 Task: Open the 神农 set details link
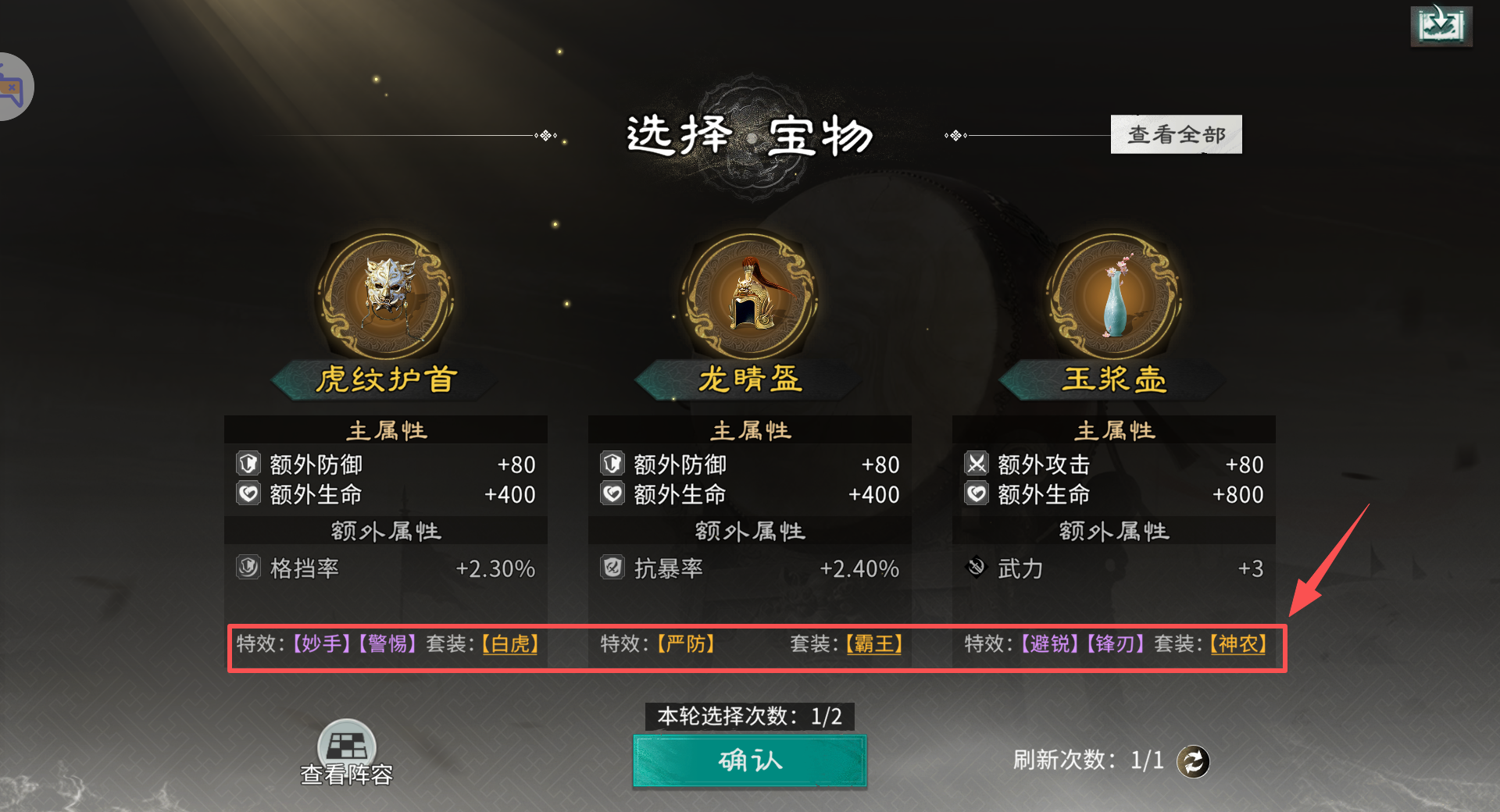1237,645
